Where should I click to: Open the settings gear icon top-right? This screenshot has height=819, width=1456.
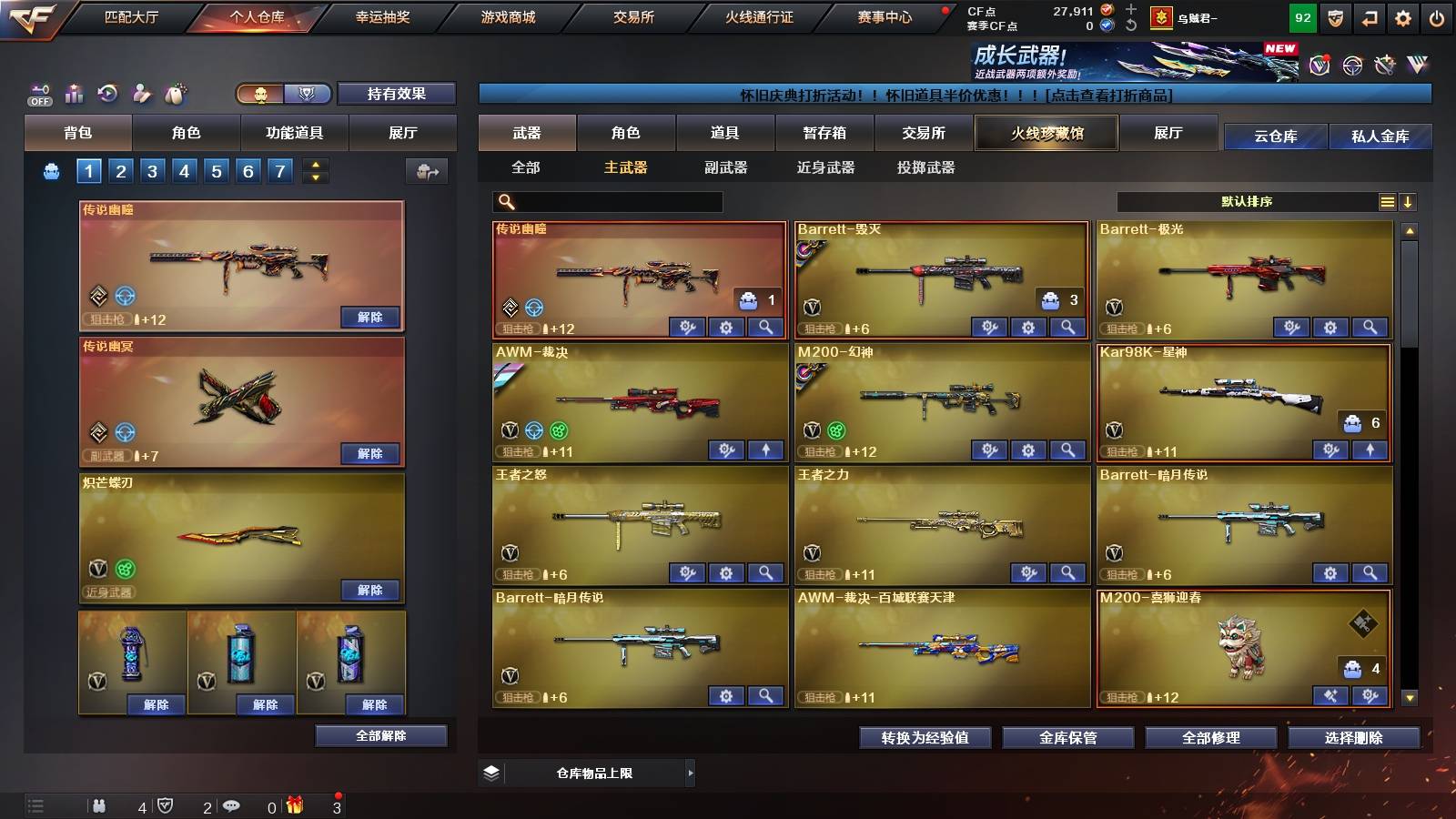(x=1401, y=16)
